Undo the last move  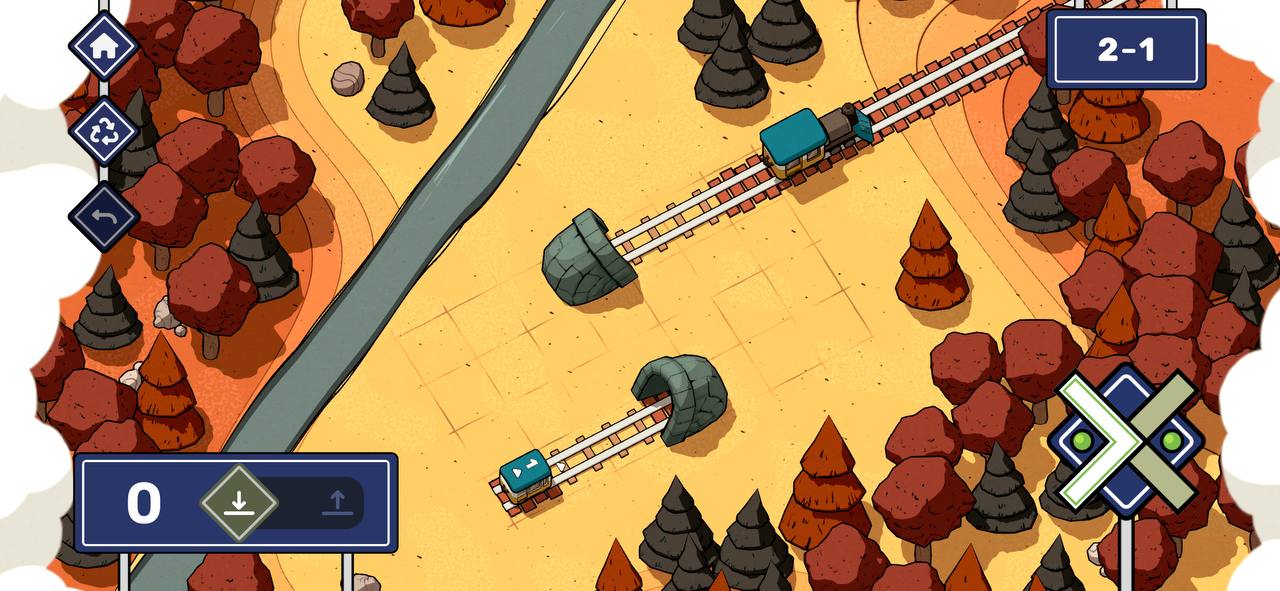pos(104,216)
